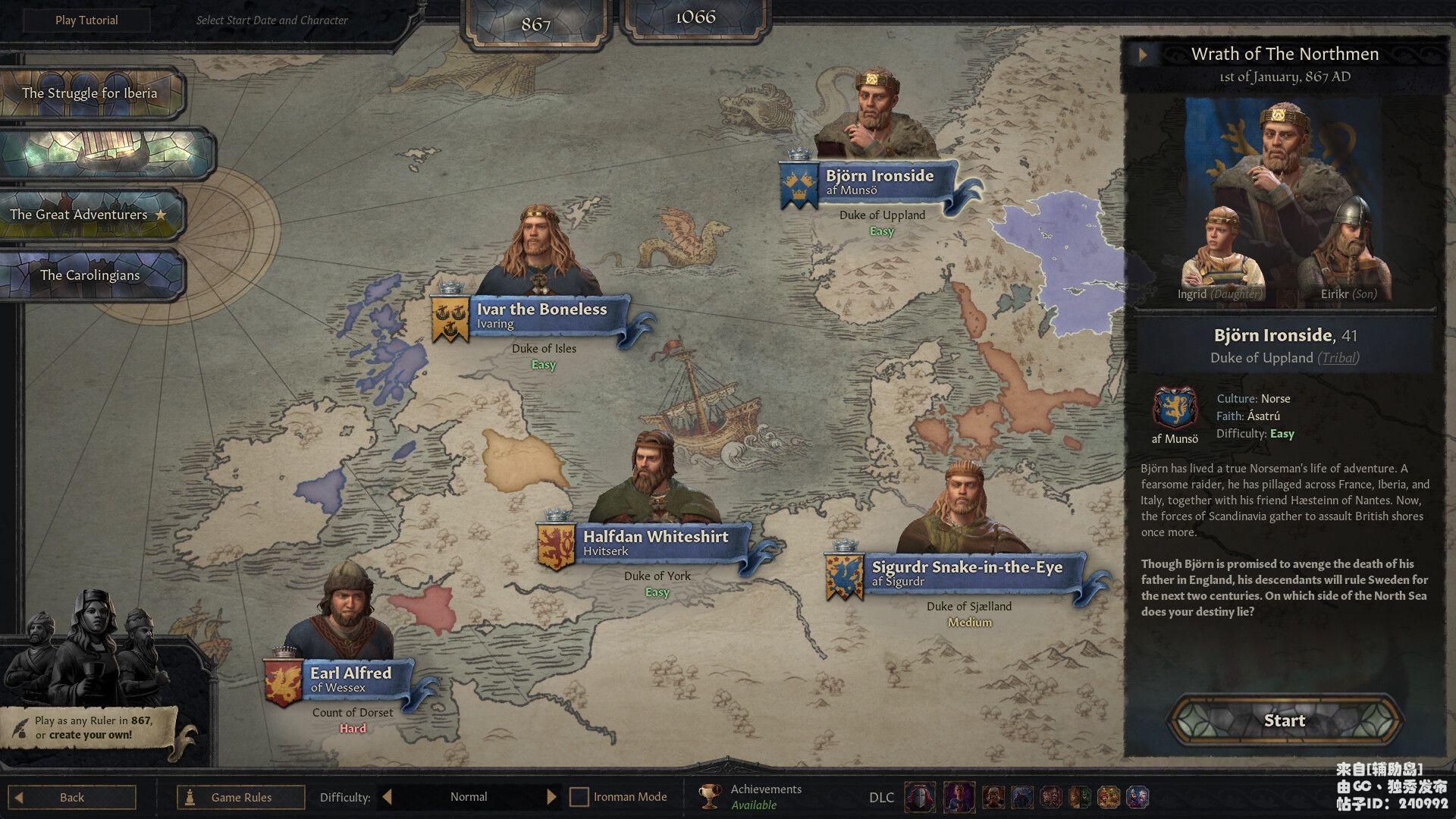Click the Play Tutorial button

click(86, 20)
